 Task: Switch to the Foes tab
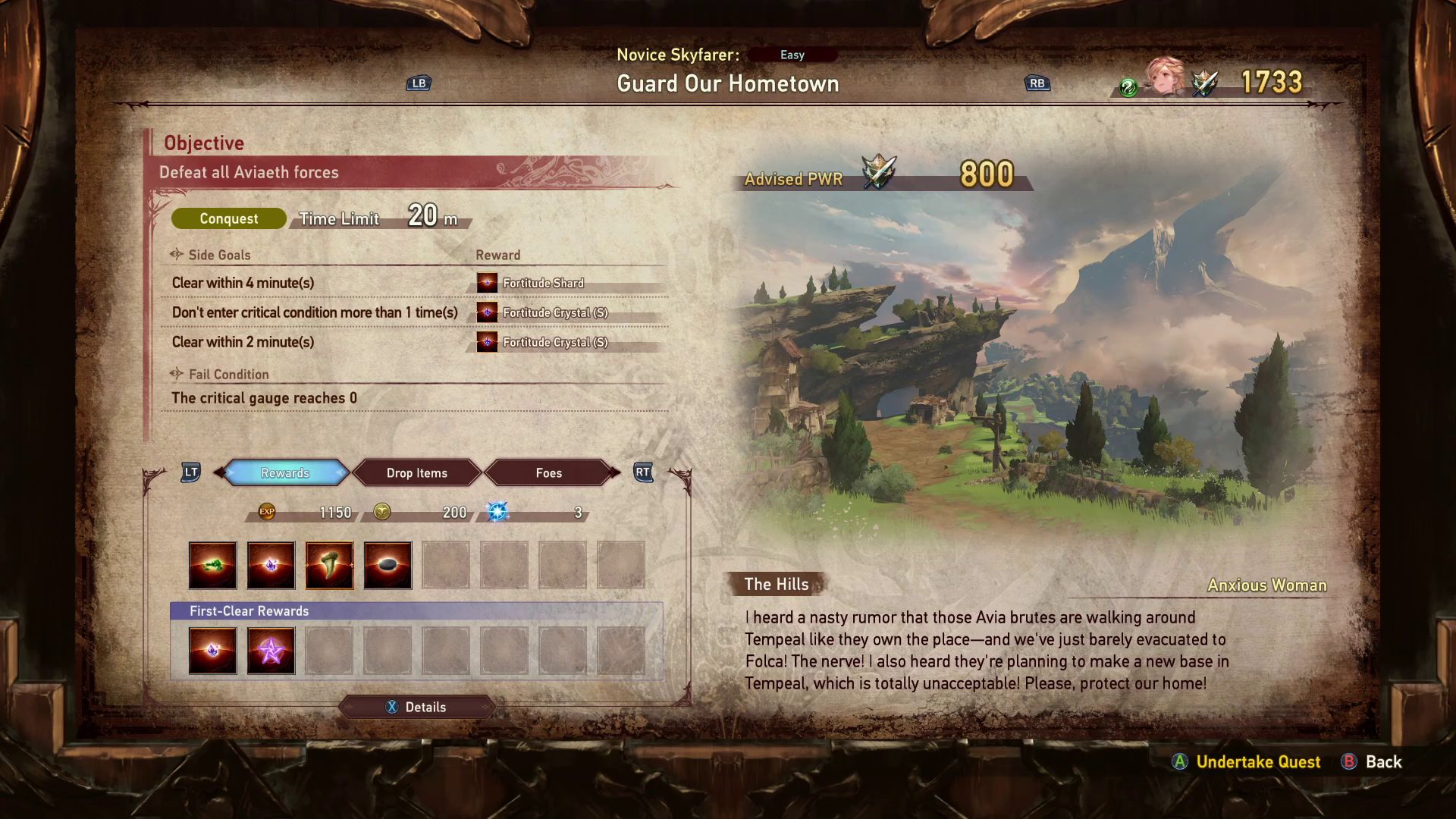549,472
